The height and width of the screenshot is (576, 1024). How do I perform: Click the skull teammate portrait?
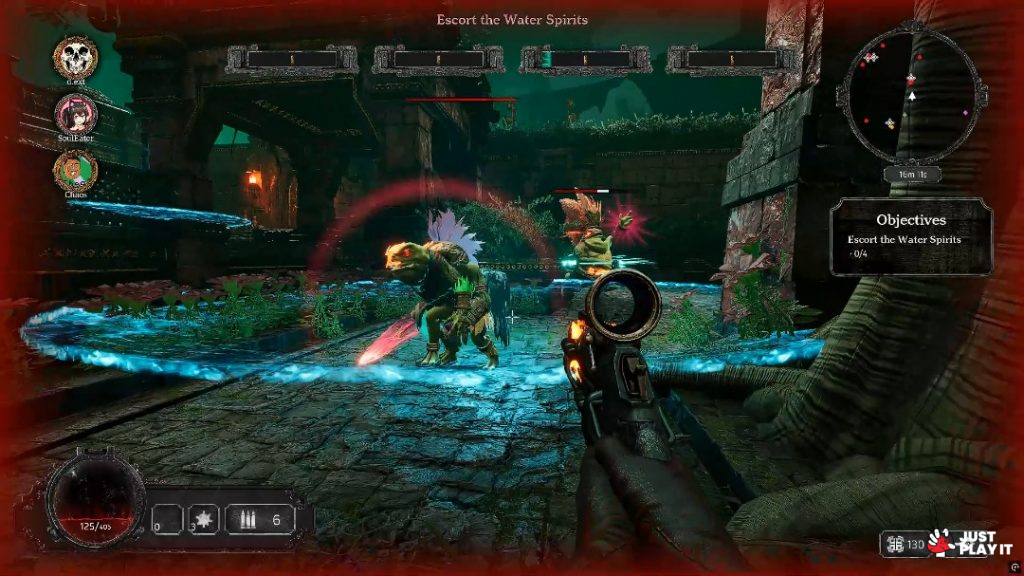point(75,54)
